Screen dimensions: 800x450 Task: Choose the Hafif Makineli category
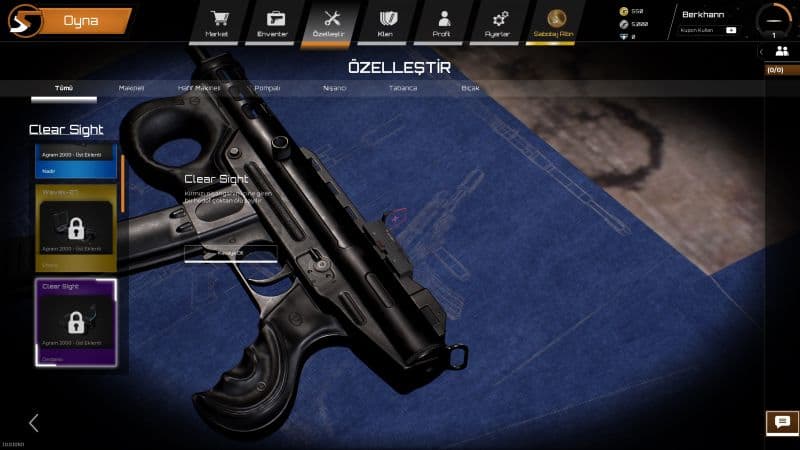point(198,88)
